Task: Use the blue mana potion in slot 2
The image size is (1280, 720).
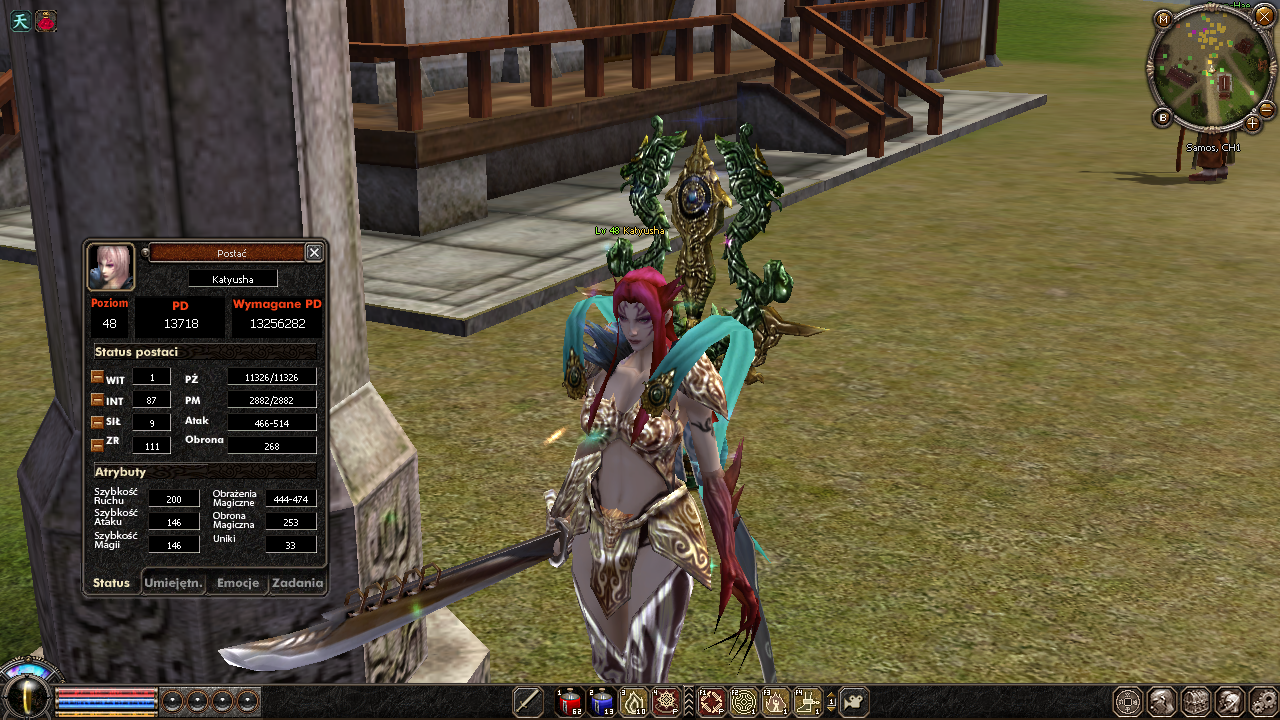Action: 602,702
